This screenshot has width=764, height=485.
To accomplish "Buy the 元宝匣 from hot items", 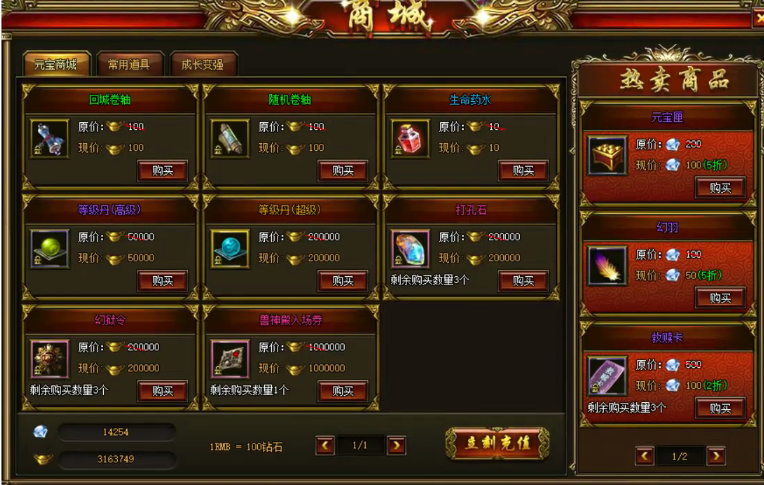I will click(720, 187).
